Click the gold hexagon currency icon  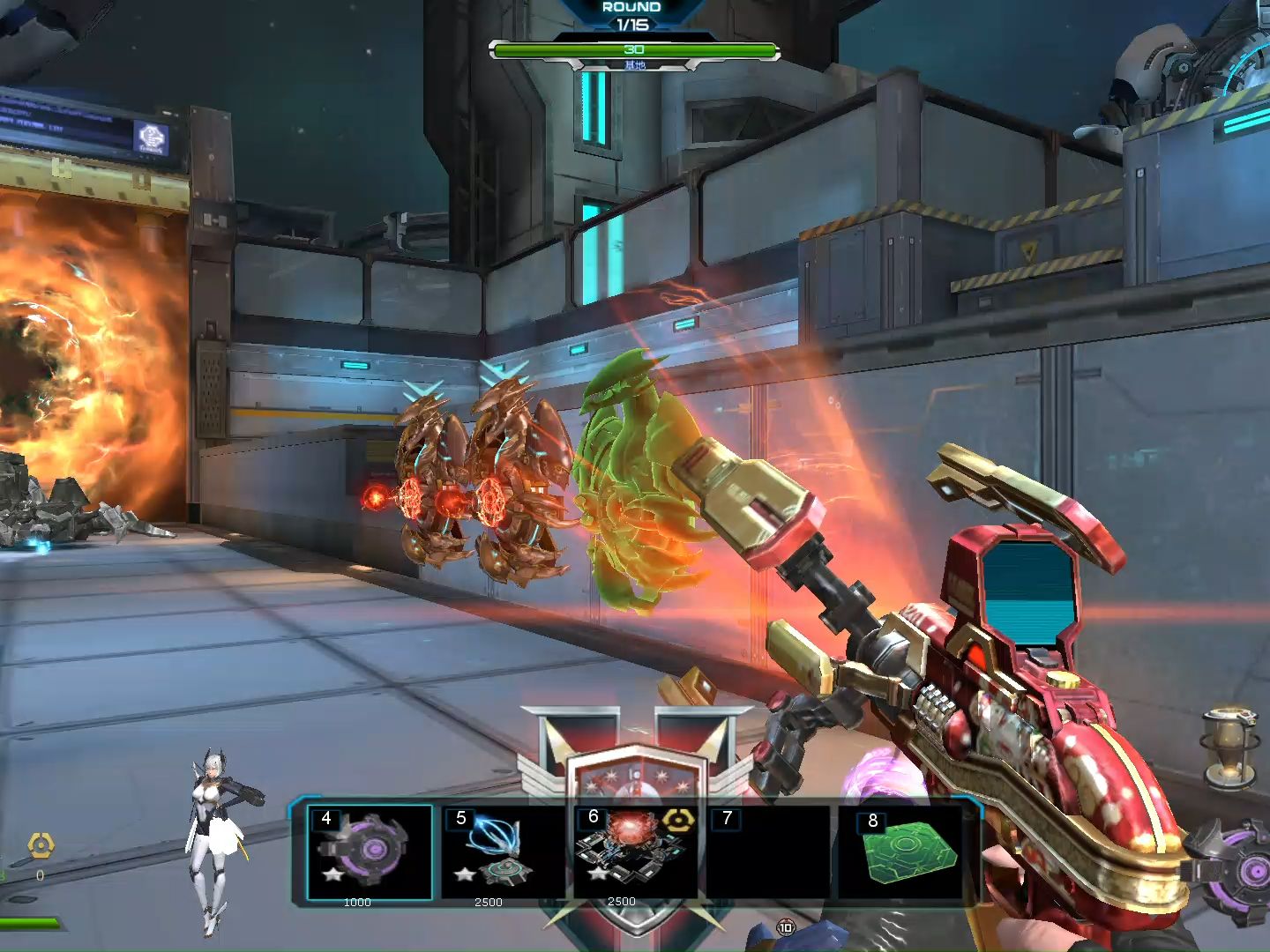[x=41, y=846]
